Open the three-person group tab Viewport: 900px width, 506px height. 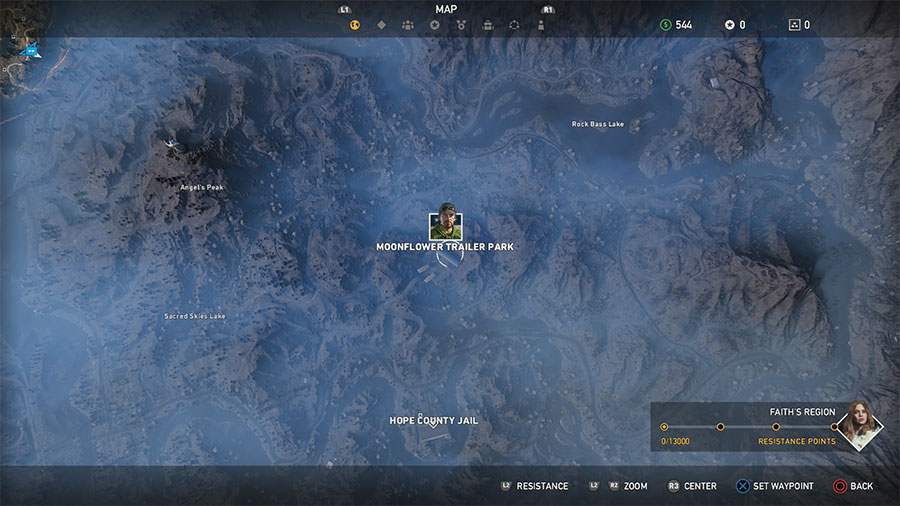(x=408, y=25)
